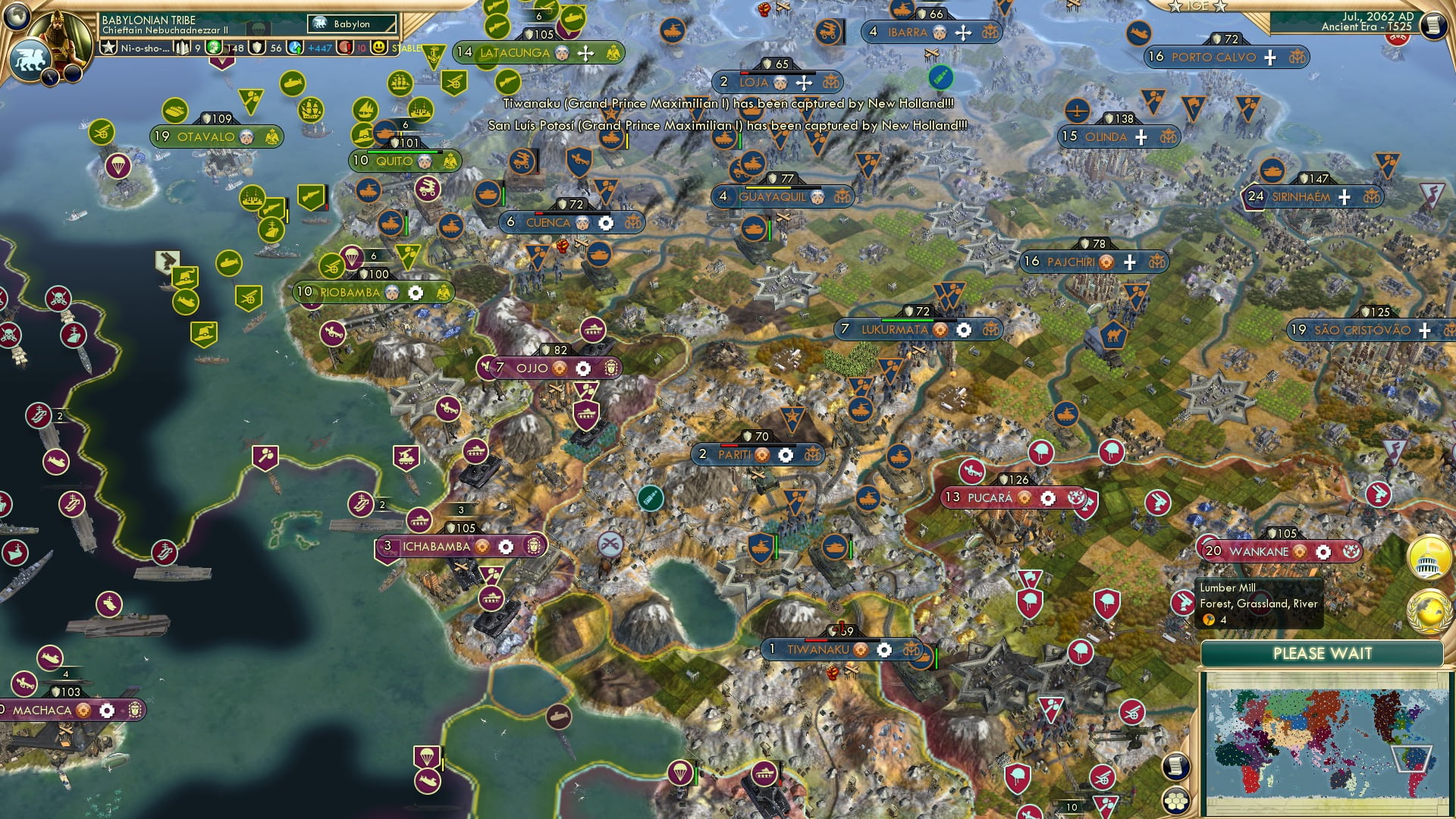This screenshot has width=1456, height=819.
Task: Select the paratrooper unit icon near Riobamba
Action: coord(351,258)
